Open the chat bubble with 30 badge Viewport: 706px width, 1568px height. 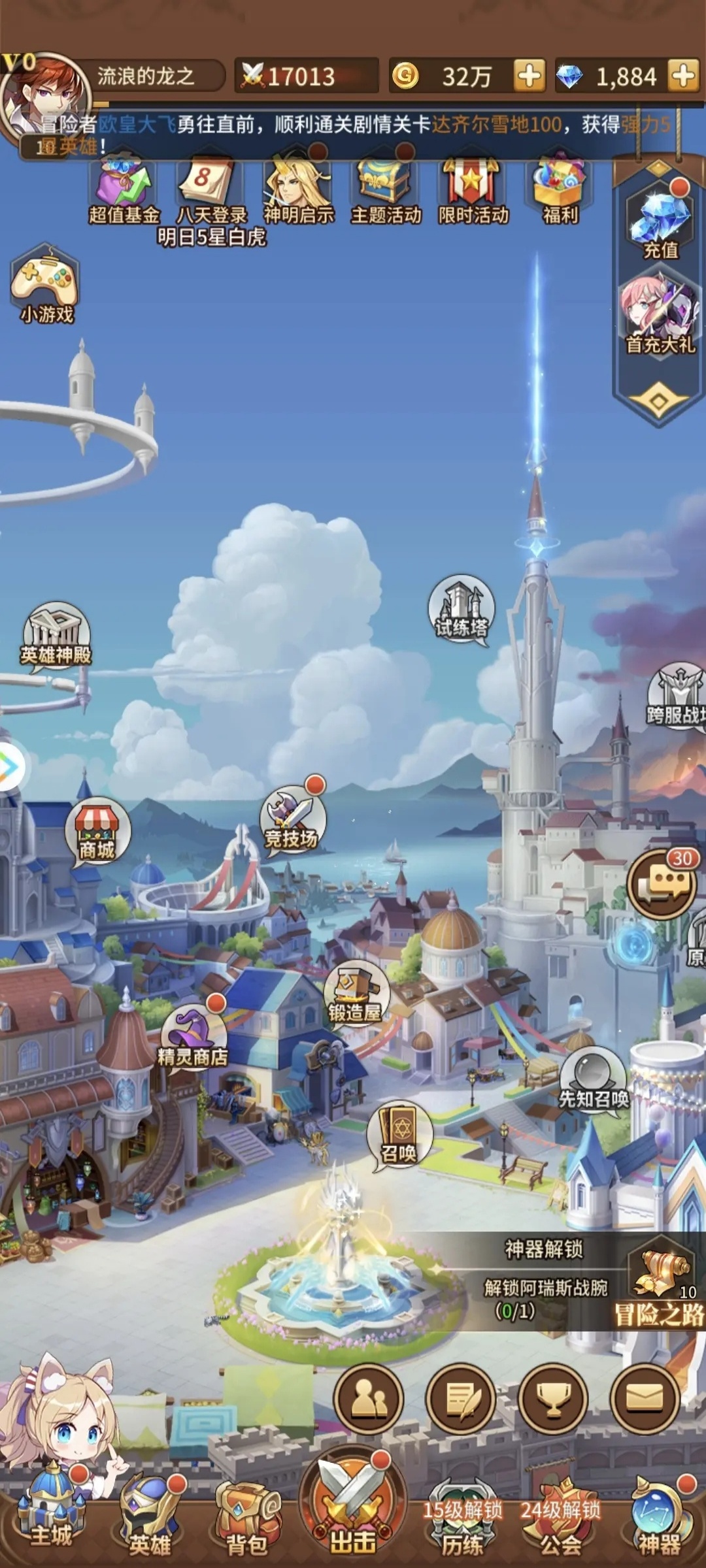coord(662,883)
